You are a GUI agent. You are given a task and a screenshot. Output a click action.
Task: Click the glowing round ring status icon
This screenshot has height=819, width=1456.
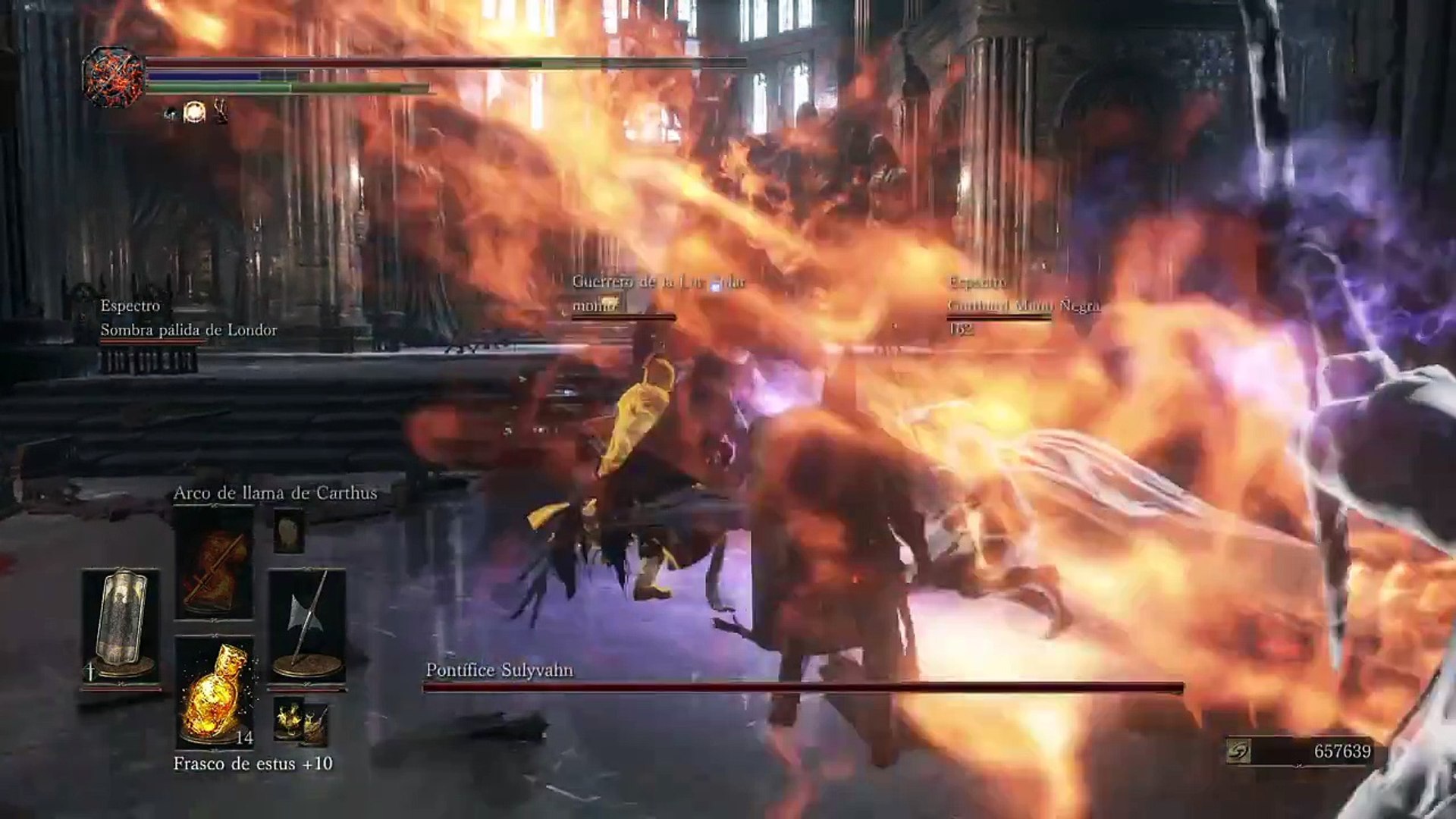(x=195, y=112)
